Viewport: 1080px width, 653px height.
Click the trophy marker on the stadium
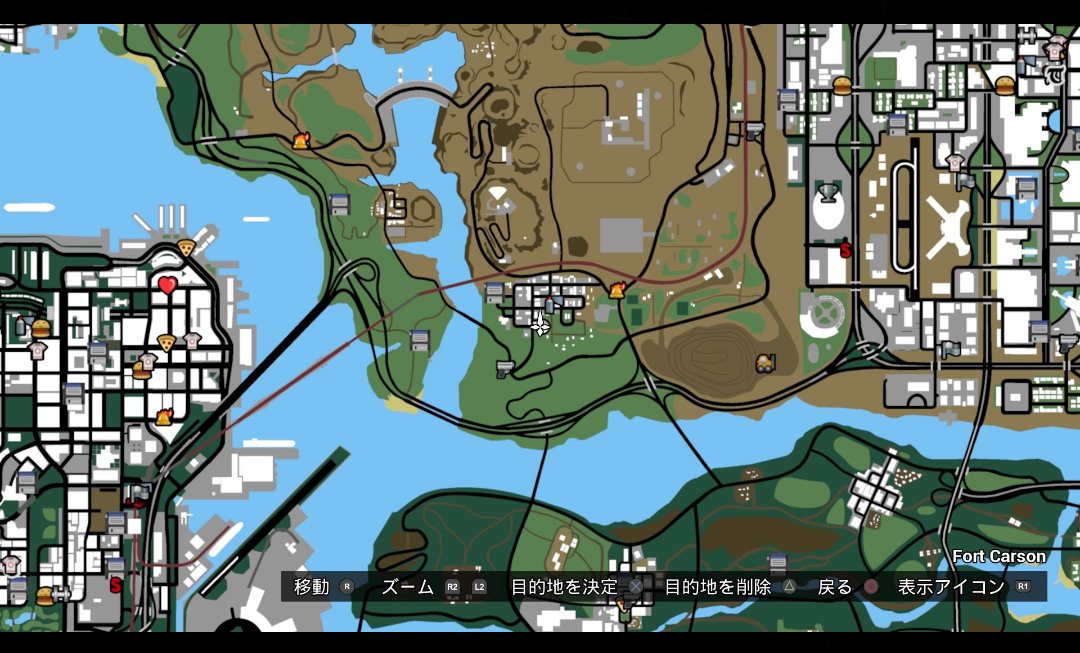827,193
